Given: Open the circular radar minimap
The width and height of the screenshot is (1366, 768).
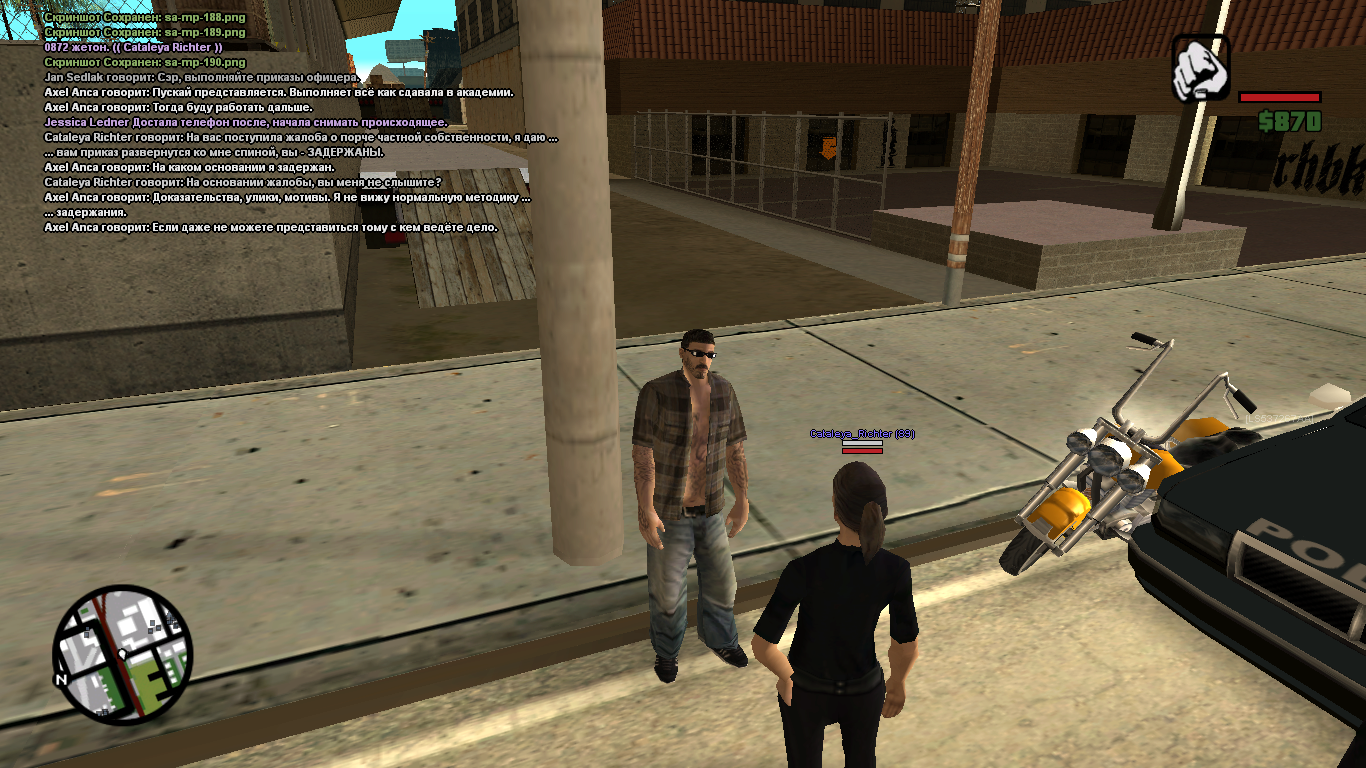Looking at the screenshot, I should (121, 654).
